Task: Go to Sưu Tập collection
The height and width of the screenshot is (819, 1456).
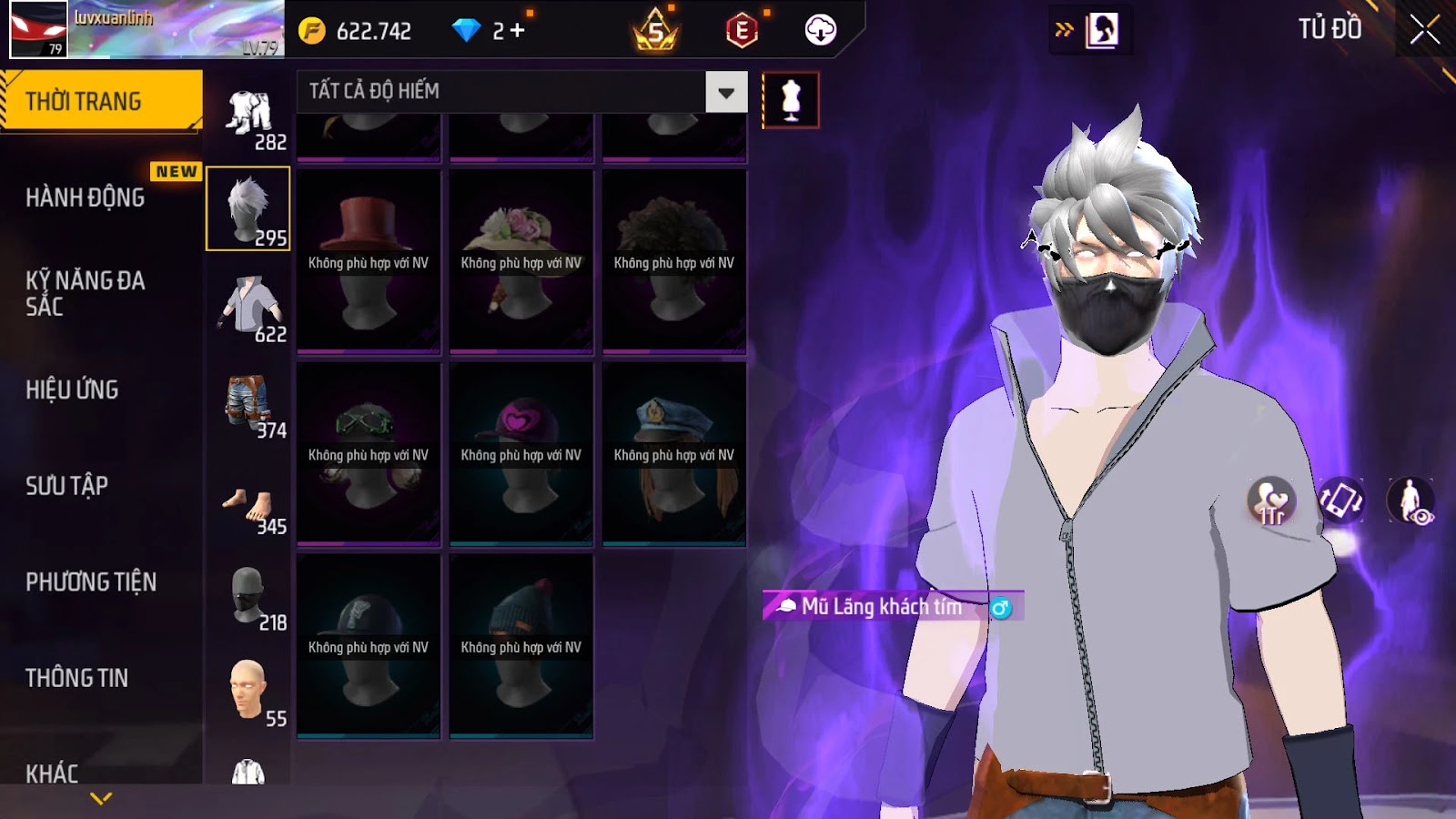Action: coord(66,486)
